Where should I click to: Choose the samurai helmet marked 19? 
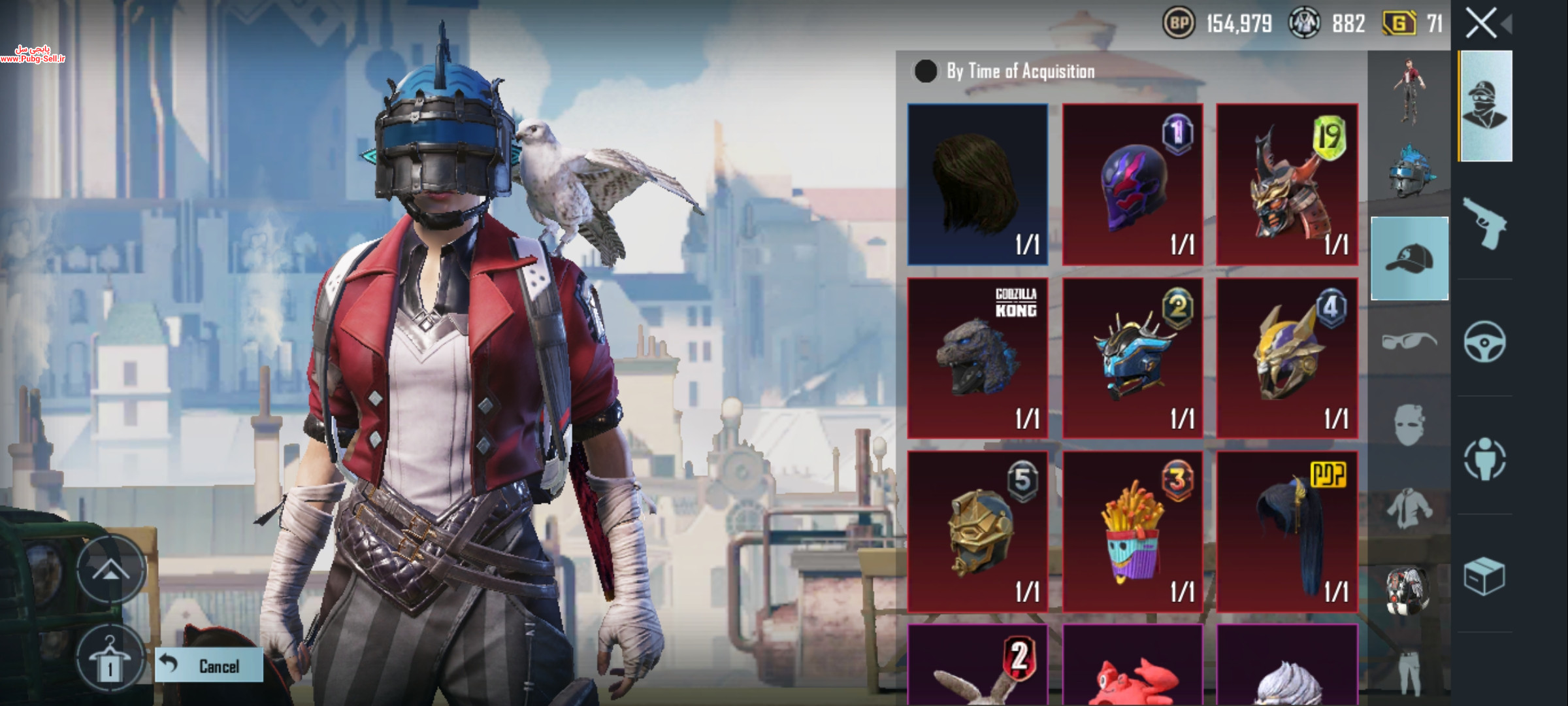point(1286,184)
